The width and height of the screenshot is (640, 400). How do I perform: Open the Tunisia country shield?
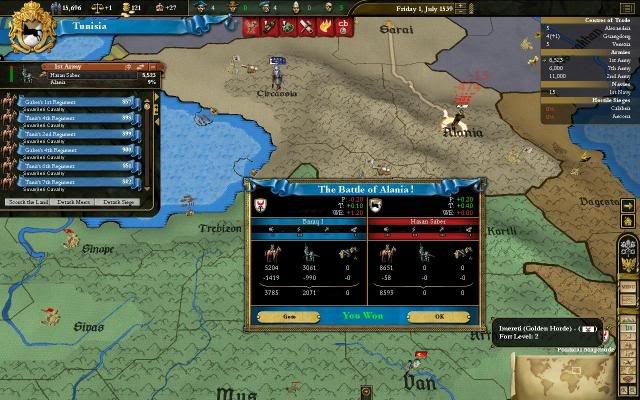click(27, 27)
